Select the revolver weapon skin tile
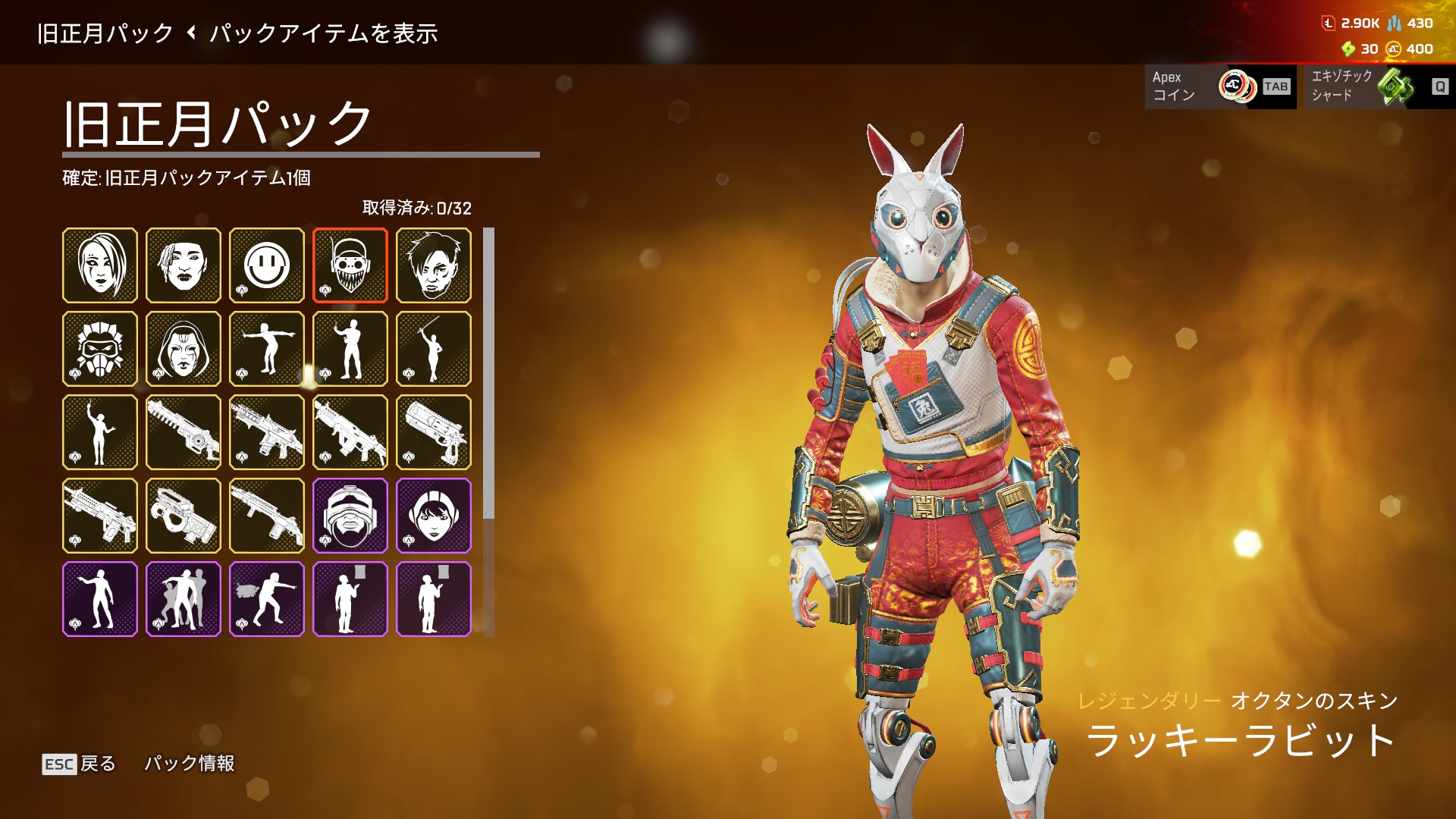The height and width of the screenshot is (819, 1456). (434, 432)
